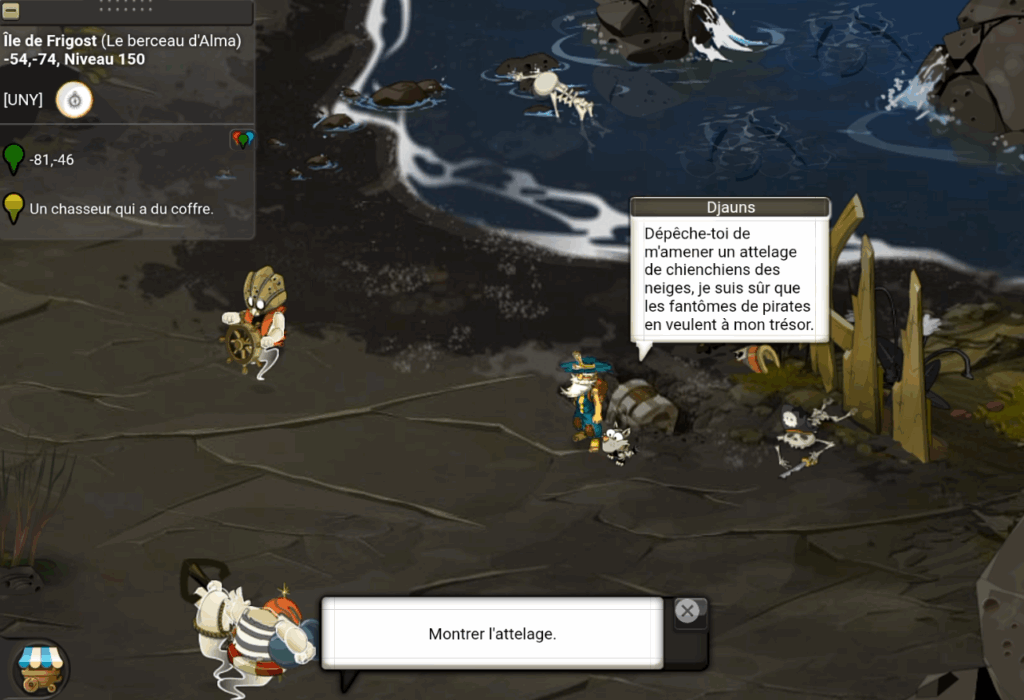Click the compass icon beside [UNY]
This screenshot has width=1024, height=700.
click(x=74, y=100)
